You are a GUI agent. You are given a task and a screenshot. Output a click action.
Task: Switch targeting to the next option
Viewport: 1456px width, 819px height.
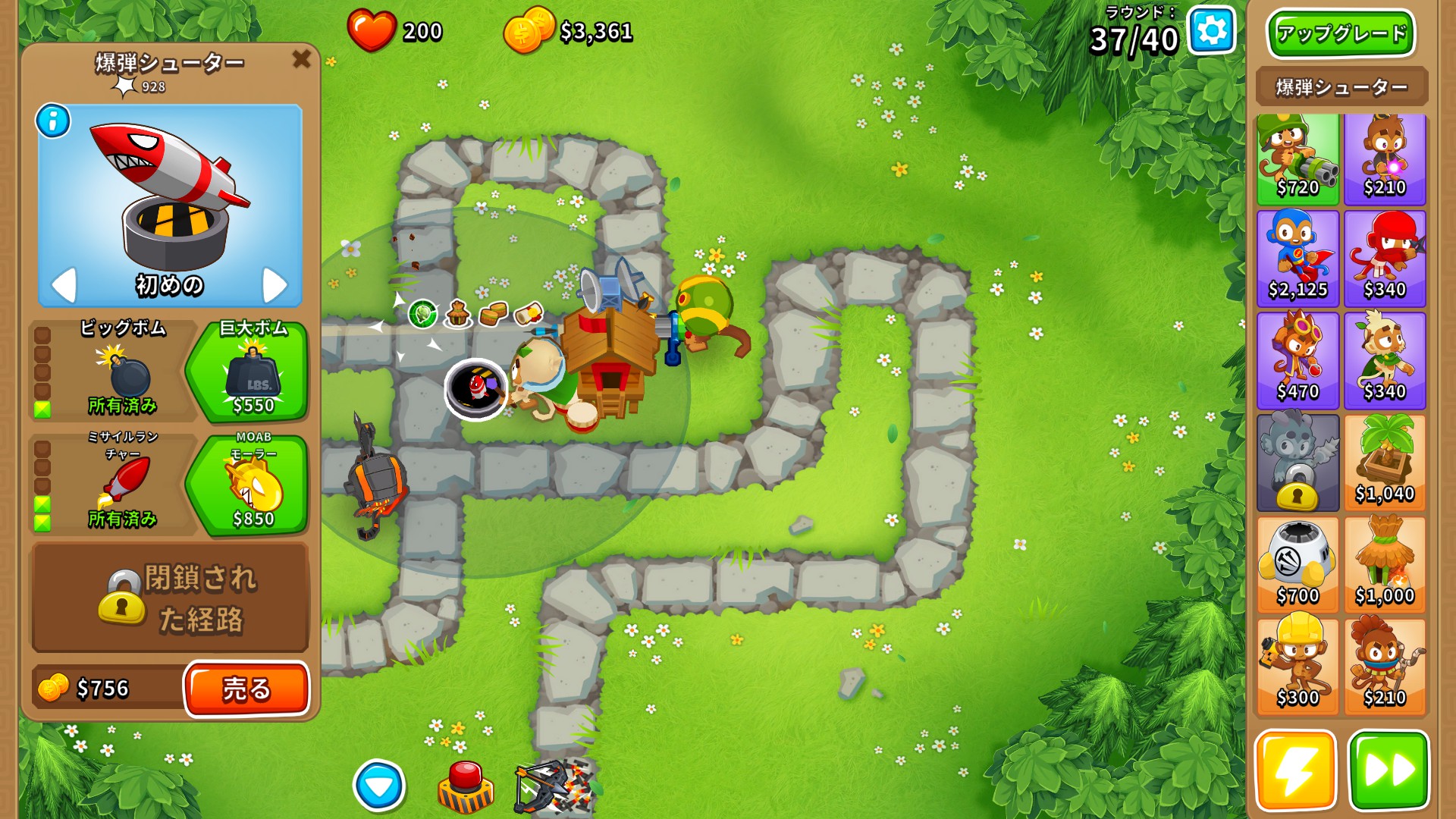274,285
